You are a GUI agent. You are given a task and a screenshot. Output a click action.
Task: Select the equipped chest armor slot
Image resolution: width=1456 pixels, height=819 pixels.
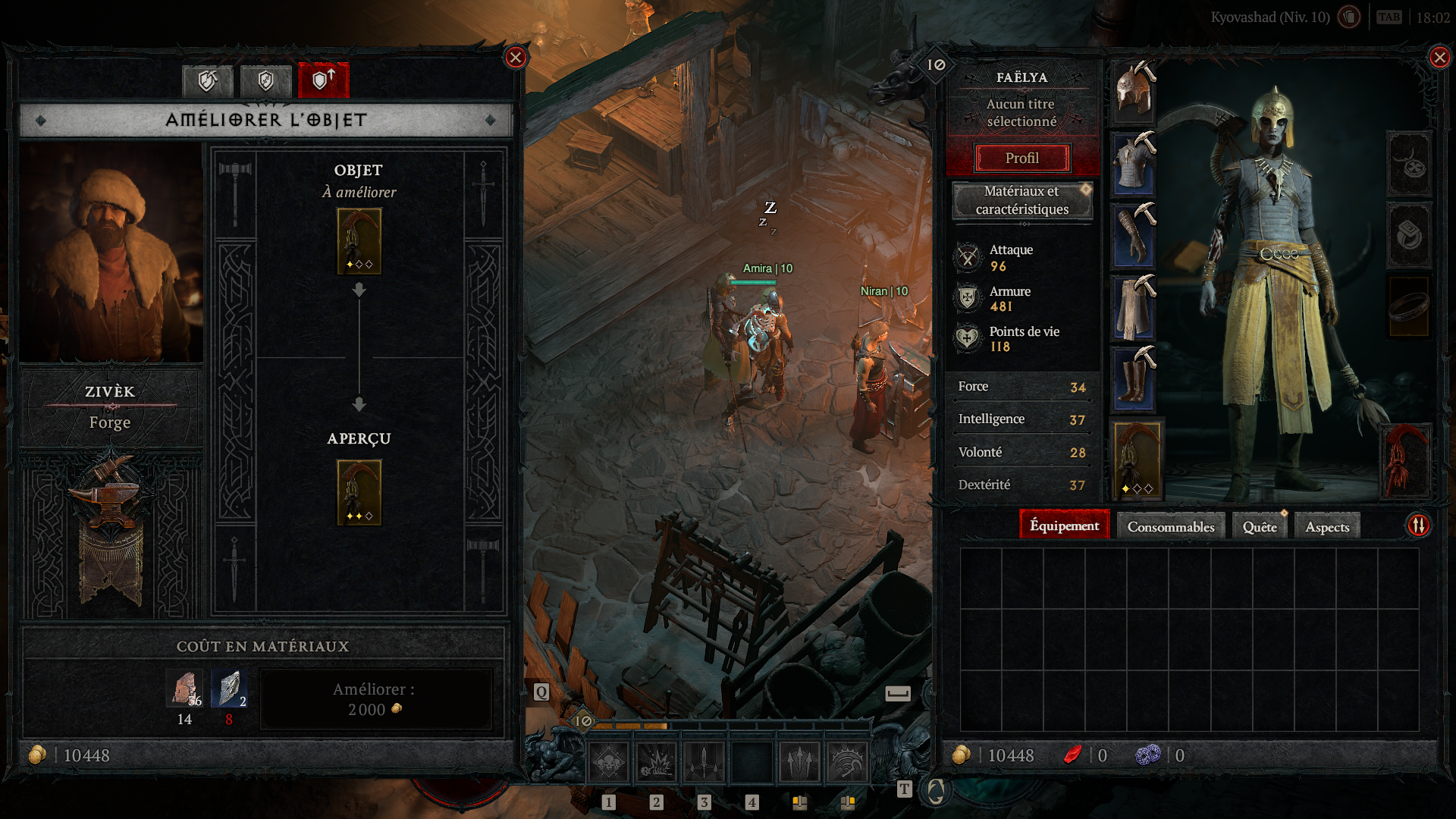1134,163
